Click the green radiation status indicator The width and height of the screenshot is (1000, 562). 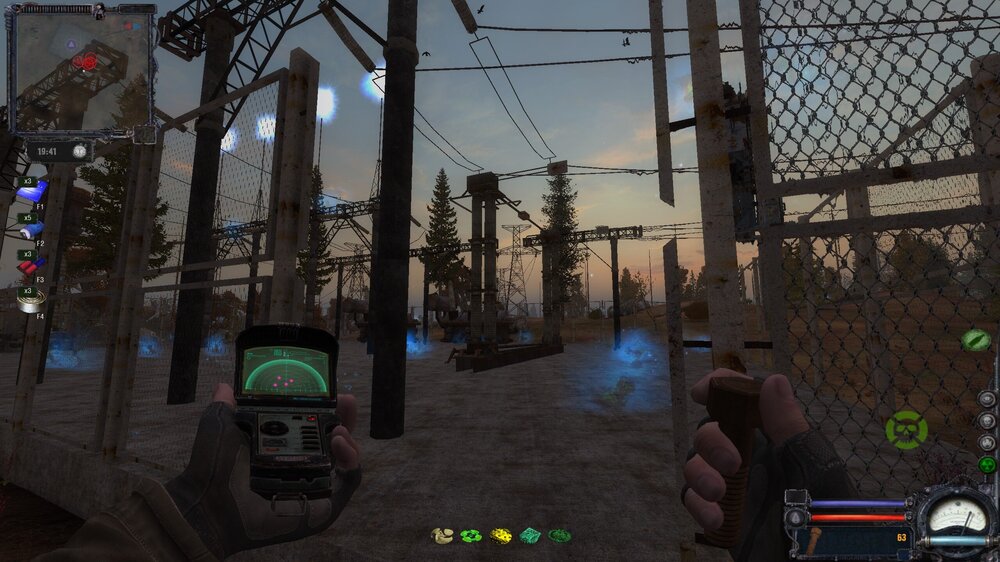pos(987,465)
